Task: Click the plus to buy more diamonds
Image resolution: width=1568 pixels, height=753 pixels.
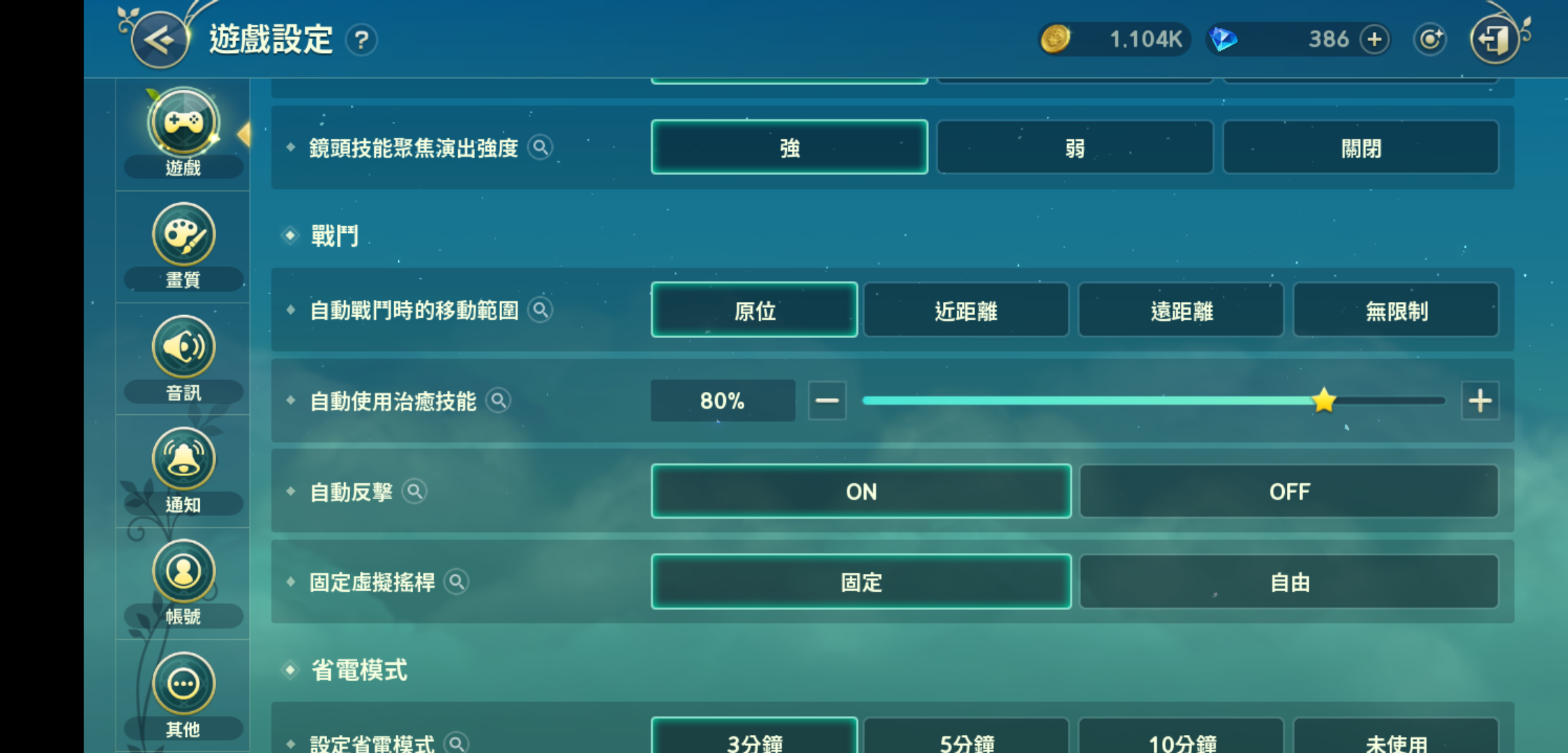Action: pyautogui.click(x=1374, y=40)
